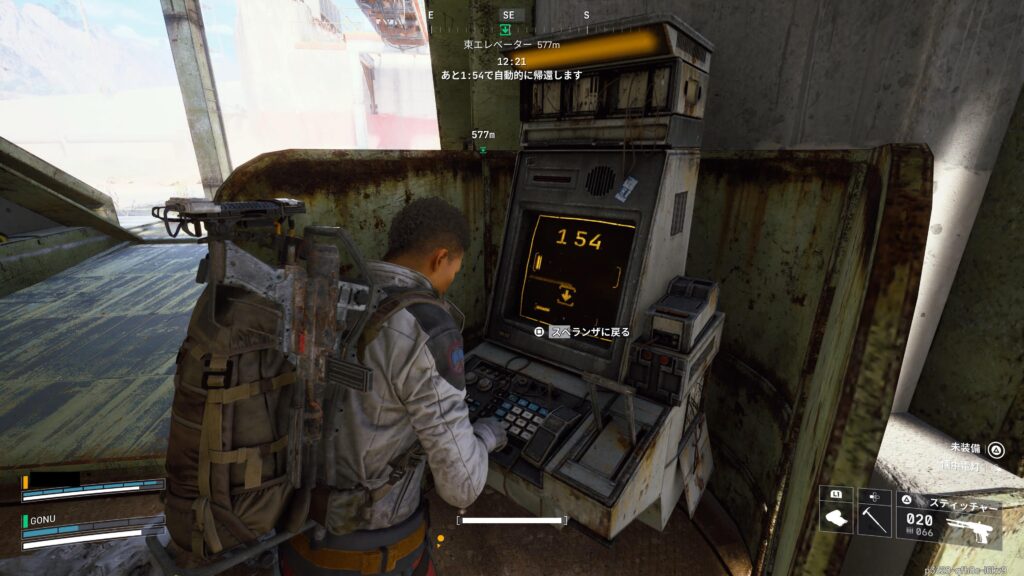Screen dimensions: 1024x576
Task: Click the green elevator marker on the compass
Action: pos(506,30)
